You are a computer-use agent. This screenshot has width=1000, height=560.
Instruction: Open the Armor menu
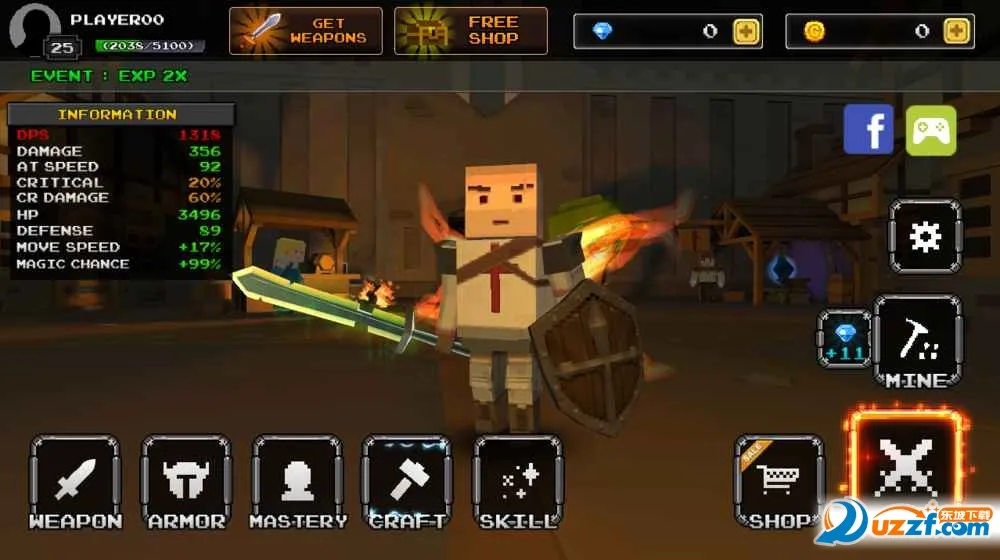pos(187,482)
